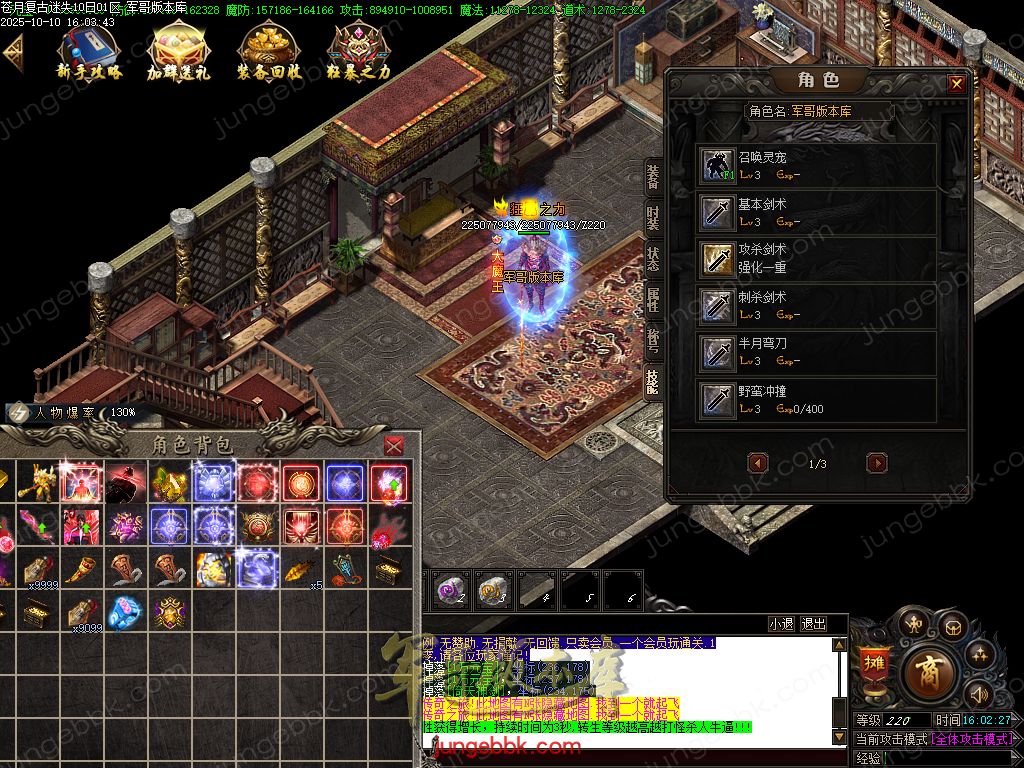The image size is (1024, 768).
Task: Toggle the sound speaker button
Action: point(979,694)
